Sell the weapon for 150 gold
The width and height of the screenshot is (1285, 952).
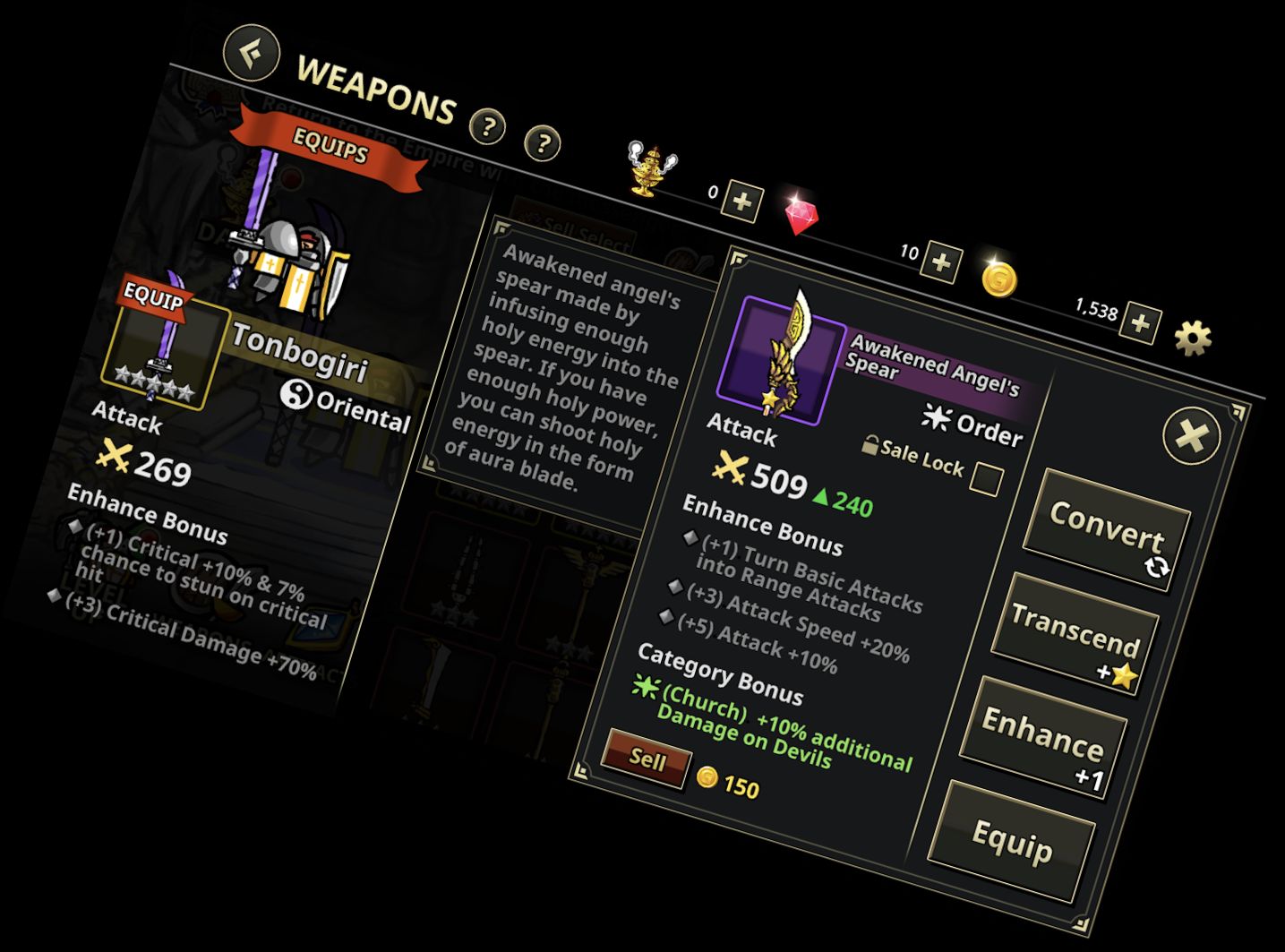[647, 760]
